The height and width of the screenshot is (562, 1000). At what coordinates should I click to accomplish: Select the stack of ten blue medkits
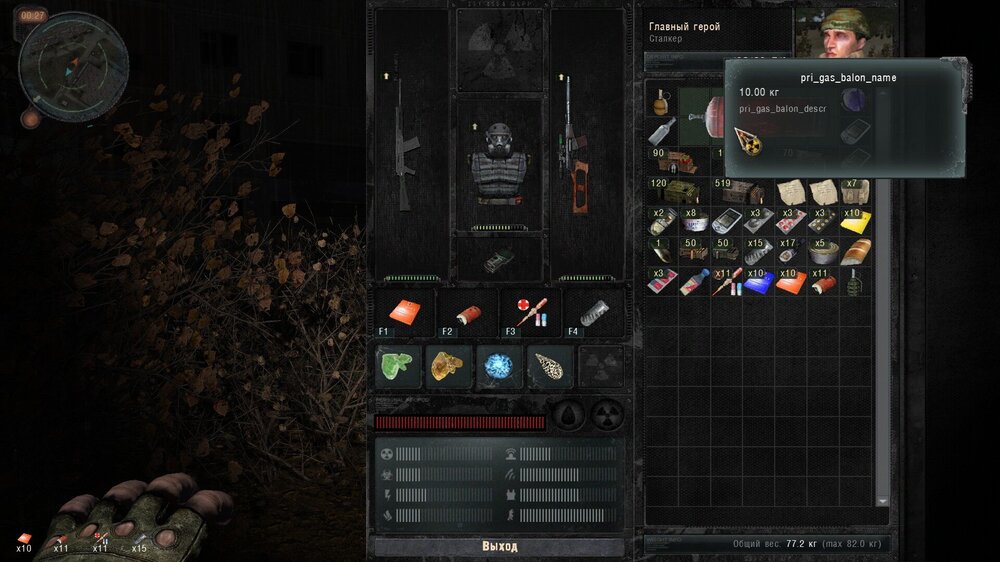tap(757, 281)
